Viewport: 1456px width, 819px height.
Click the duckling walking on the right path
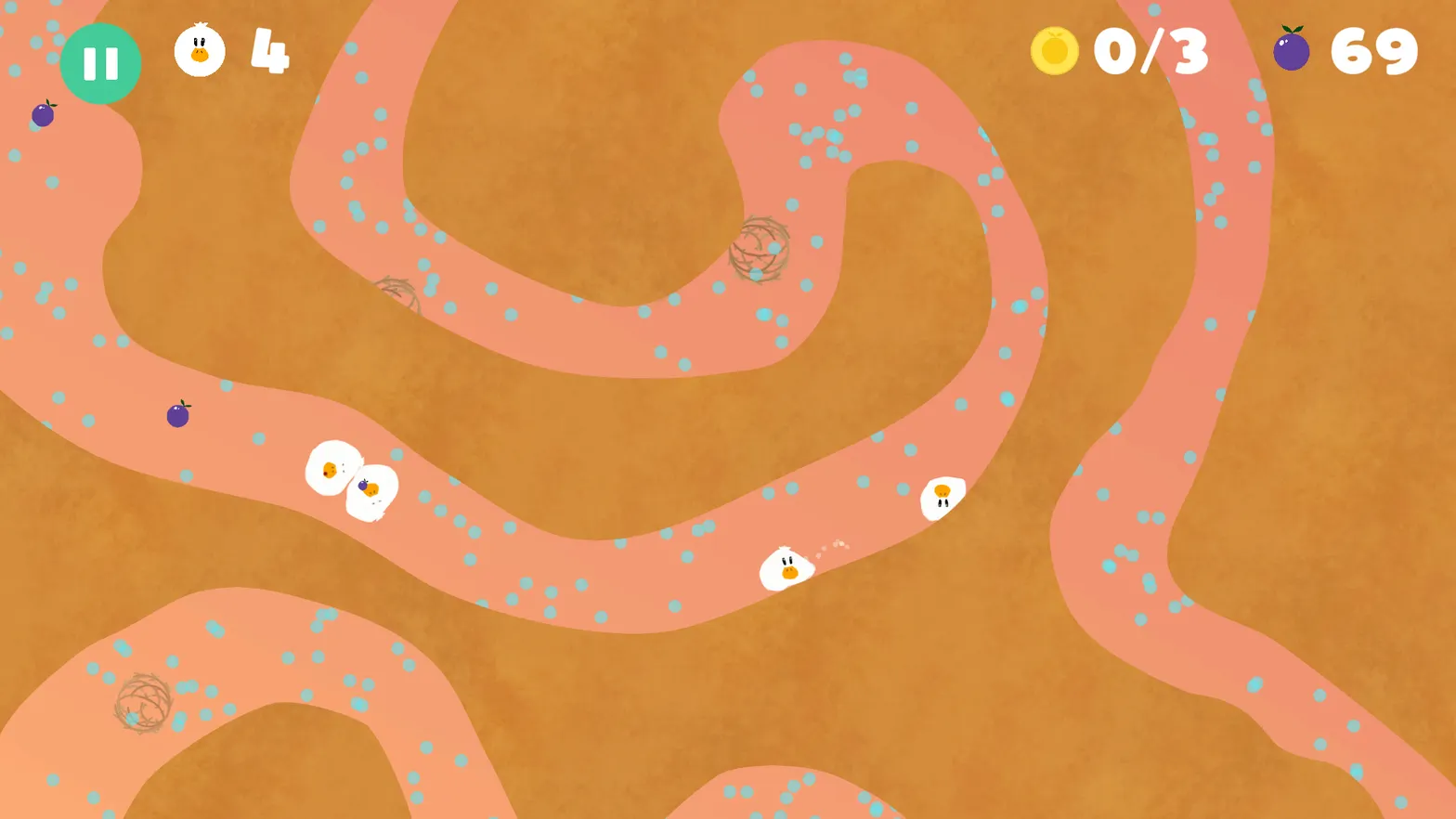coord(944,498)
